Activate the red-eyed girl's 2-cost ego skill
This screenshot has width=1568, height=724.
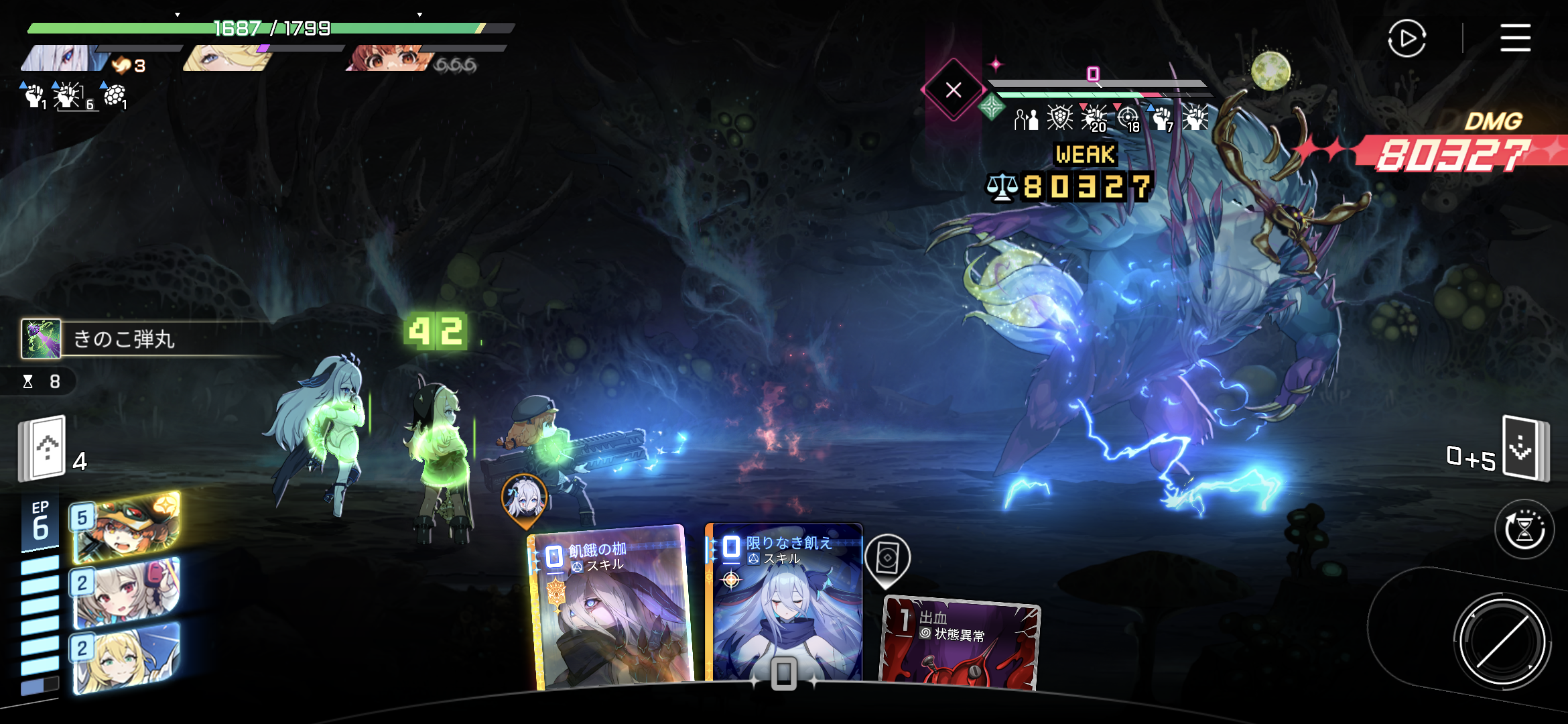pos(126,593)
